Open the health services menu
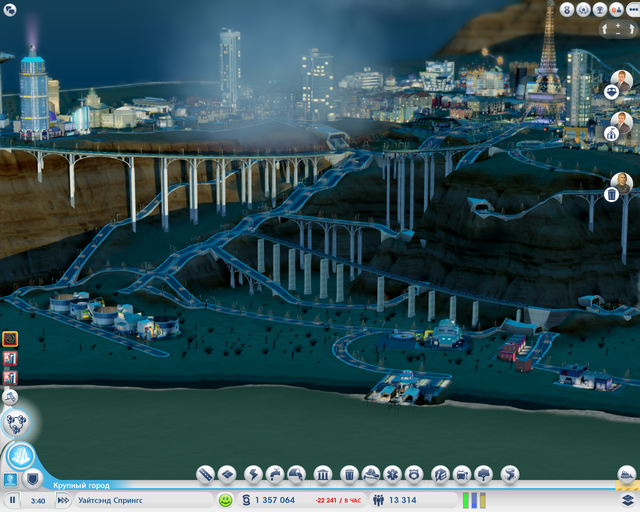 (394, 473)
